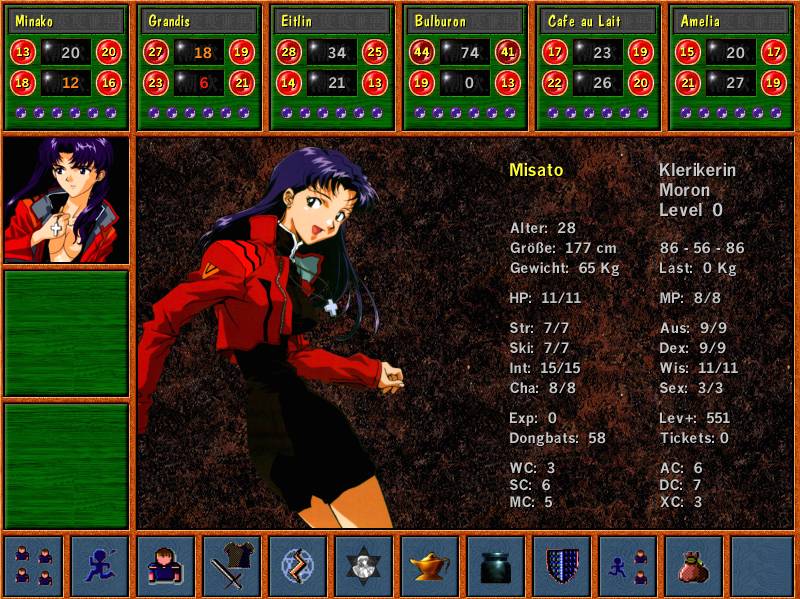Select Minako's party panel
Image resolution: width=800 pixels, height=599 pixels.
click(x=67, y=67)
